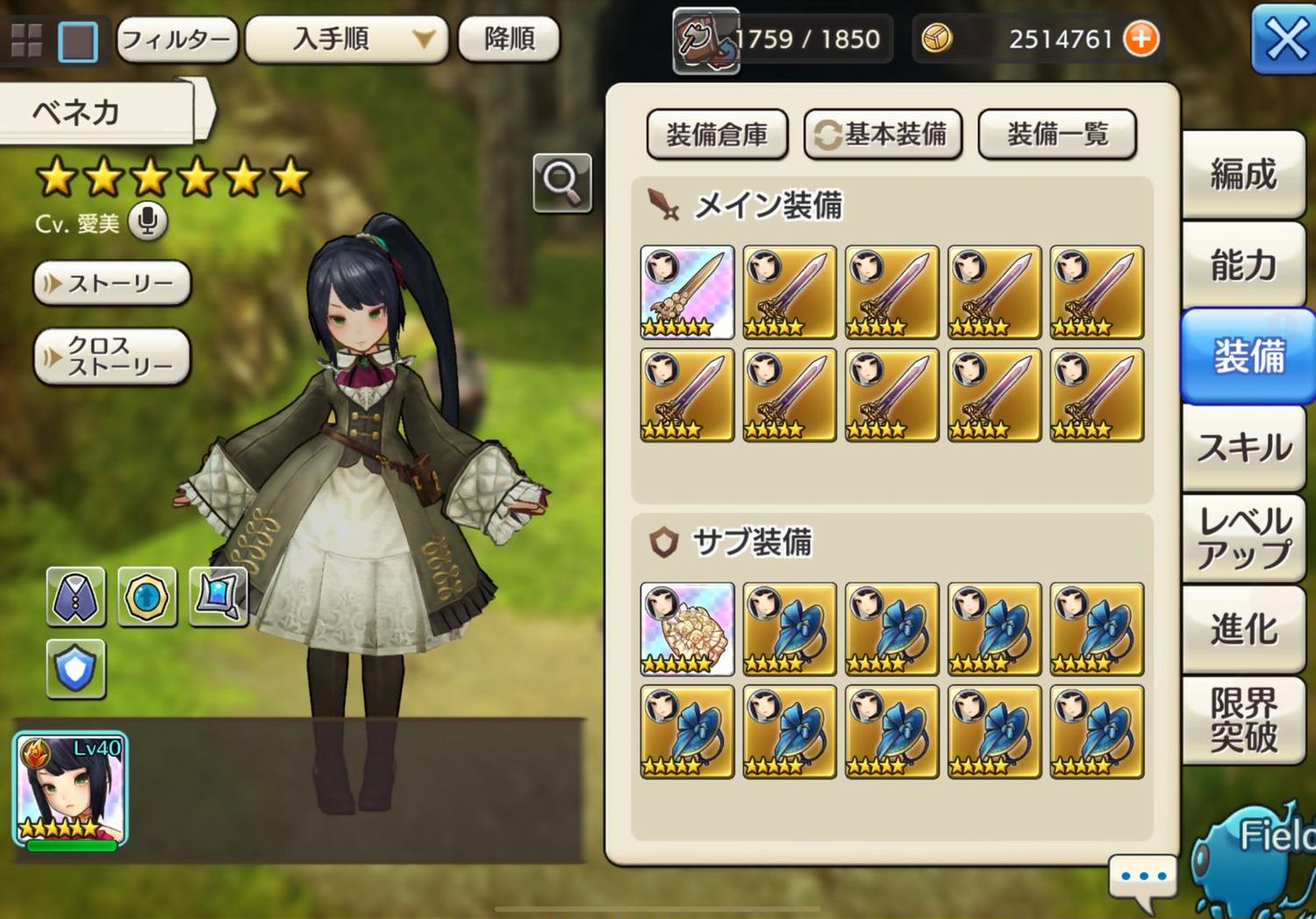Add coins with the orange plus button

[1141, 39]
